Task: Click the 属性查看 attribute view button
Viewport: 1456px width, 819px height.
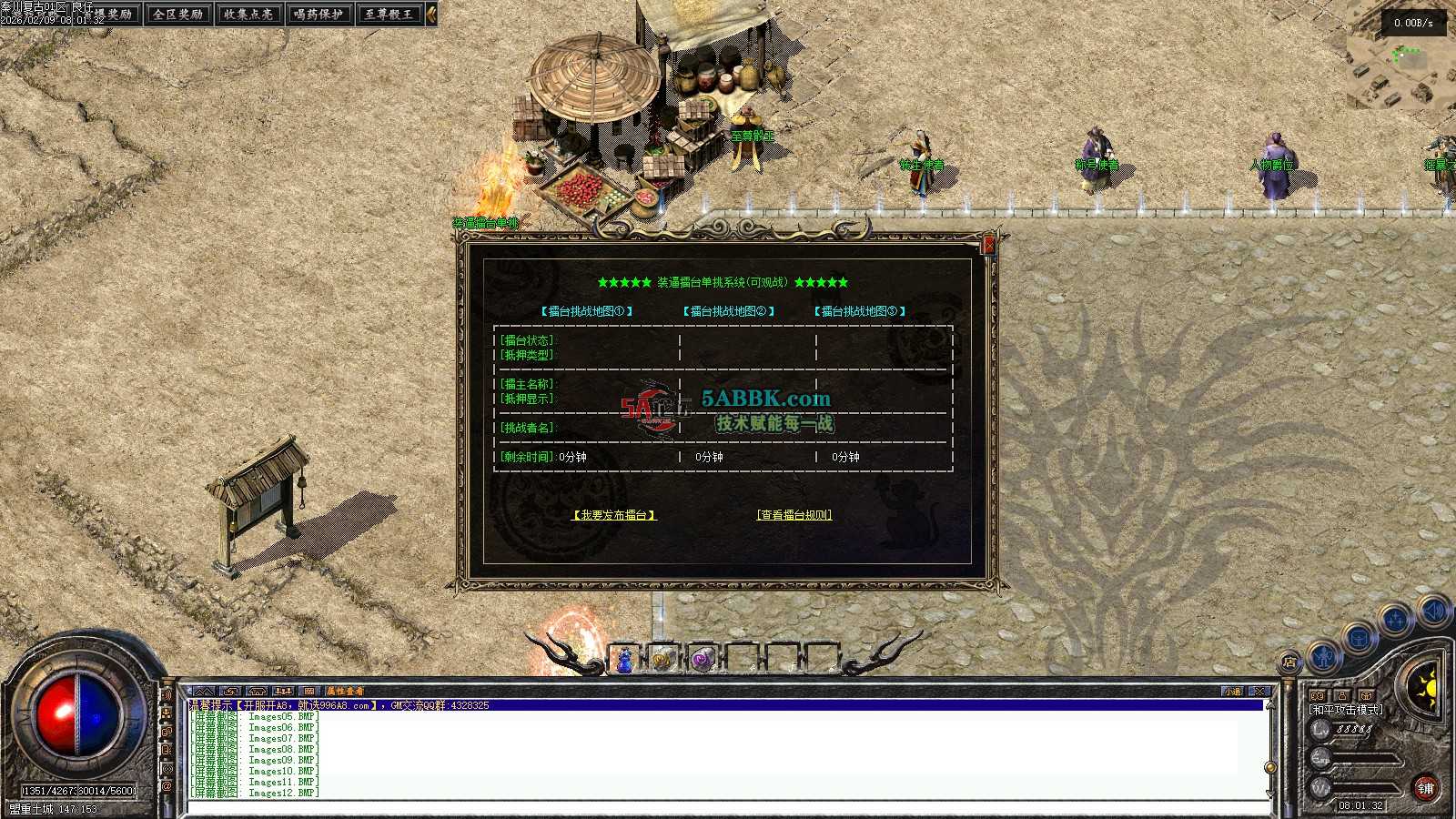Action: 345,692
